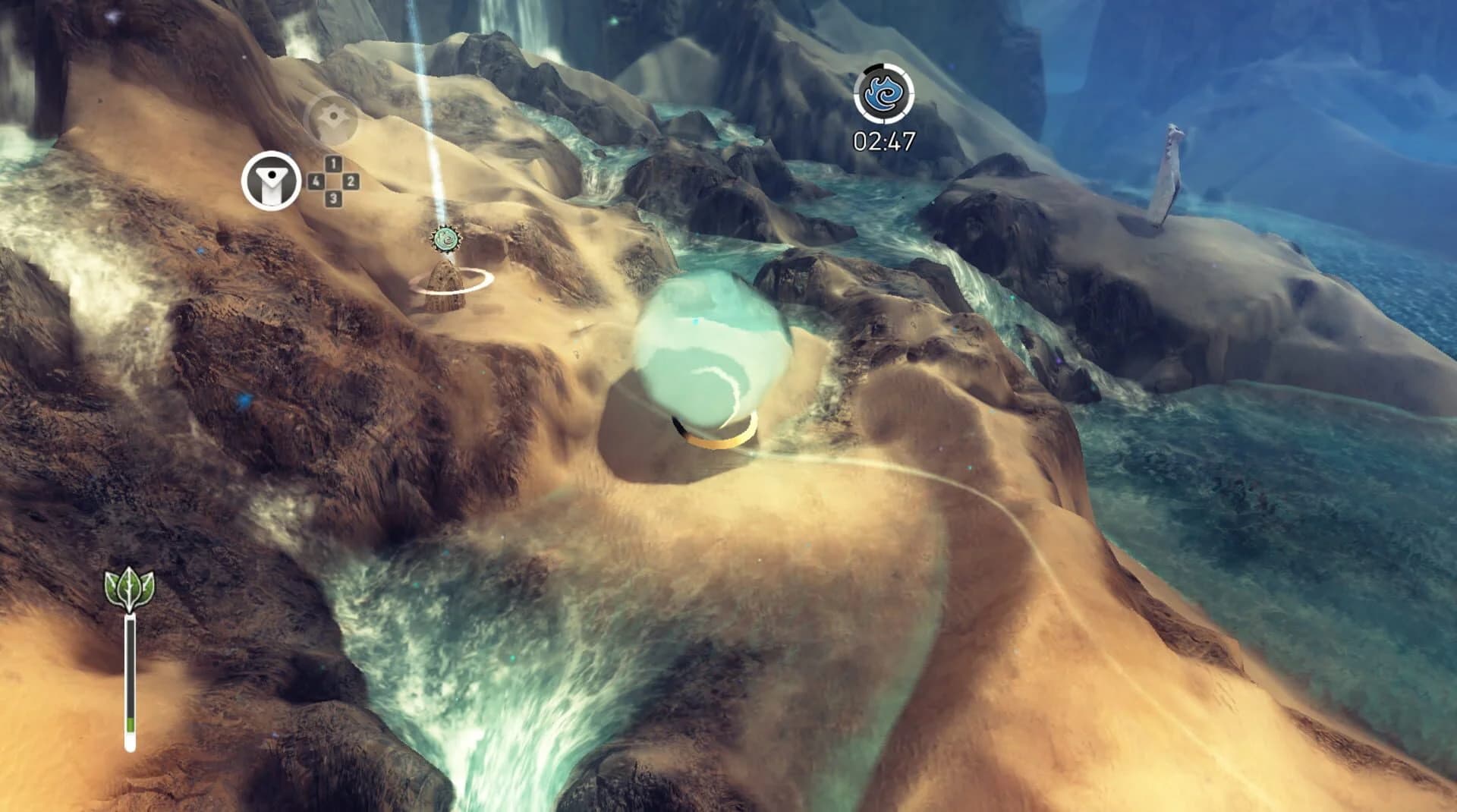This screenshot has width=1457, height=812.
Task: Select the number 3 d-pad slot
Action: tap(332, 198)
